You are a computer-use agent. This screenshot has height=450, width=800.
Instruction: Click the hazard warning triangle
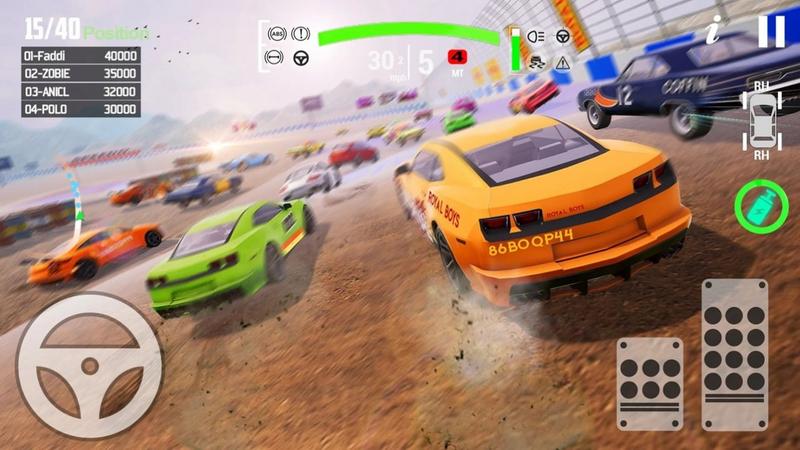563,62
